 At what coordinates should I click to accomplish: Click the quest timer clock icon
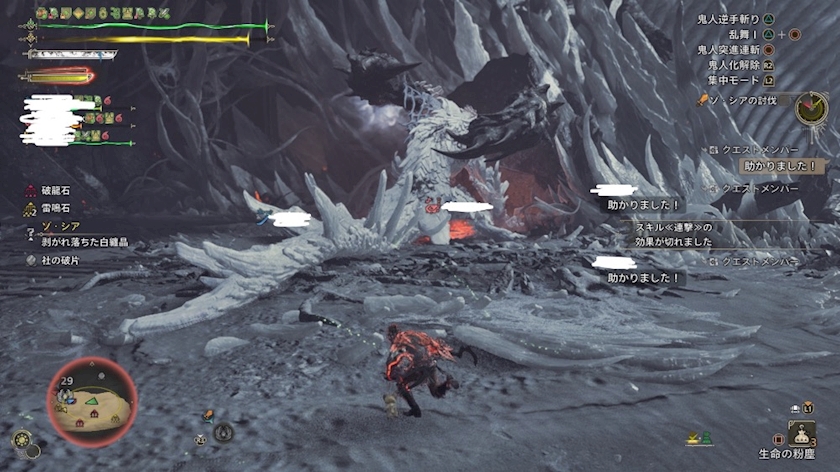coord(811,108)
